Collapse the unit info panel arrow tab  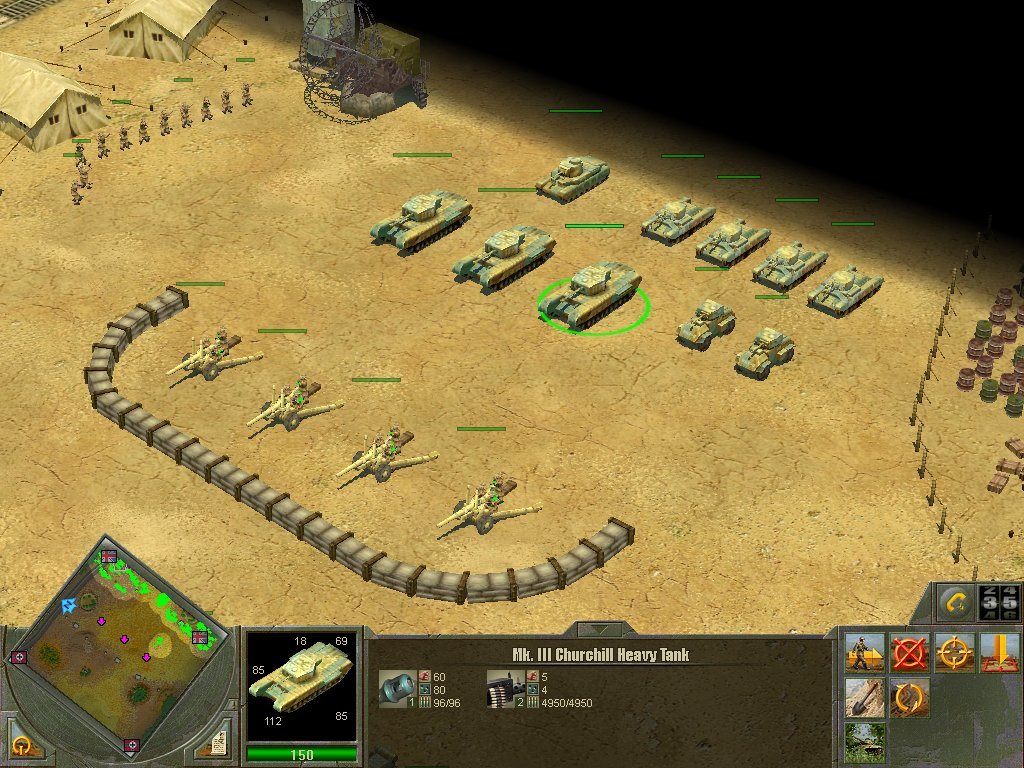tap(599, 631)
